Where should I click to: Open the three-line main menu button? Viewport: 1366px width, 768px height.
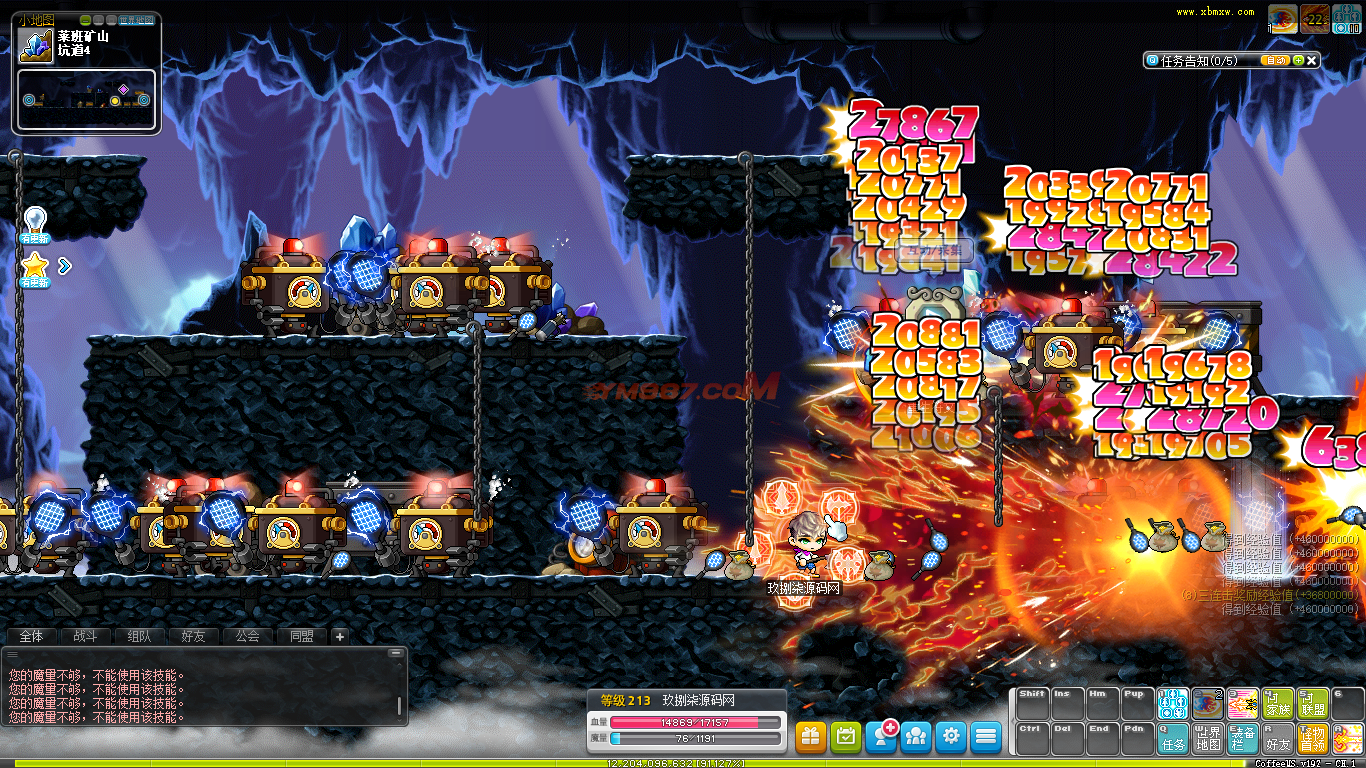[x=986, y=737]
